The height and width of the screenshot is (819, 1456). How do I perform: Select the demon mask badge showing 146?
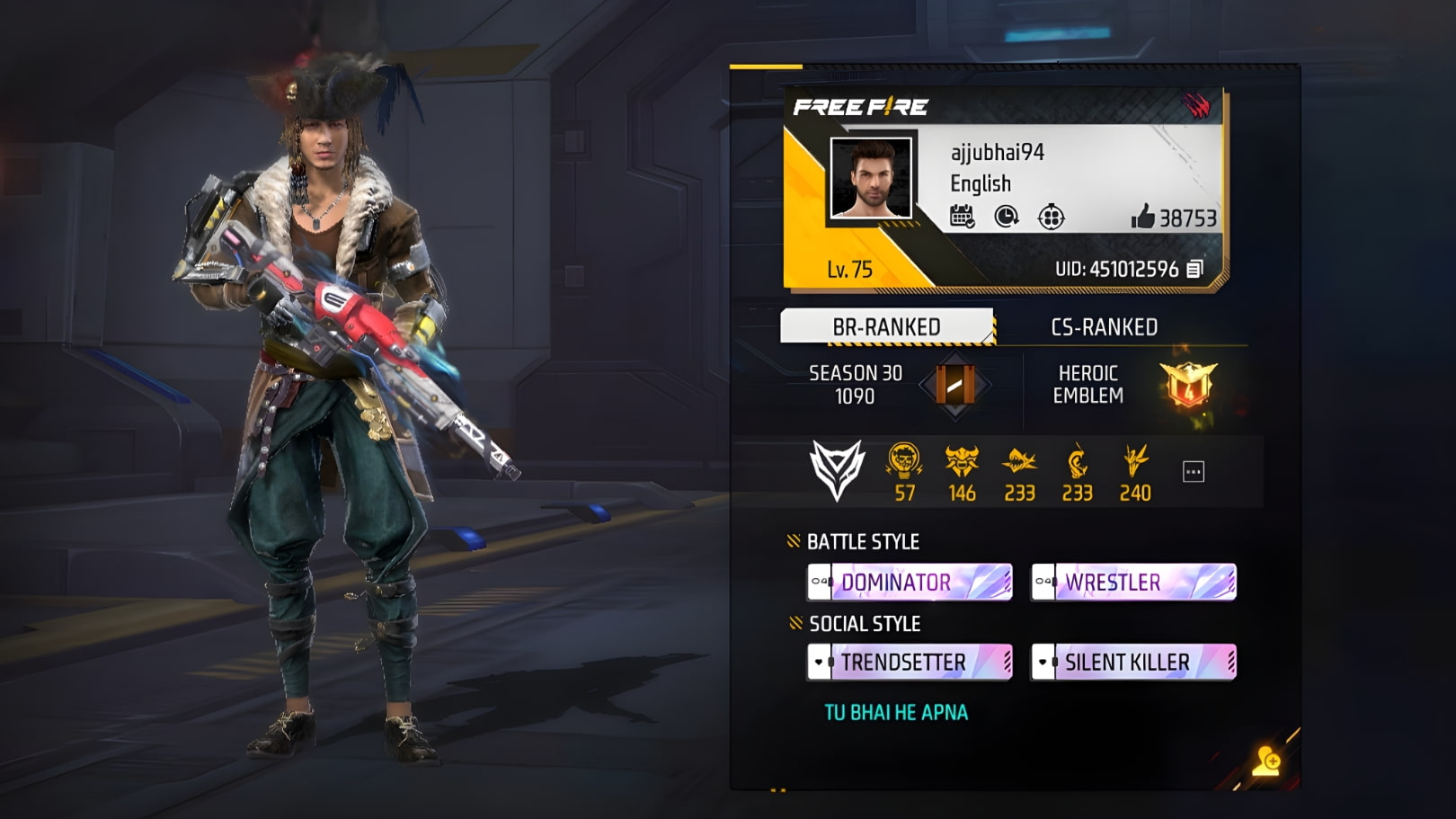(963, 461)
